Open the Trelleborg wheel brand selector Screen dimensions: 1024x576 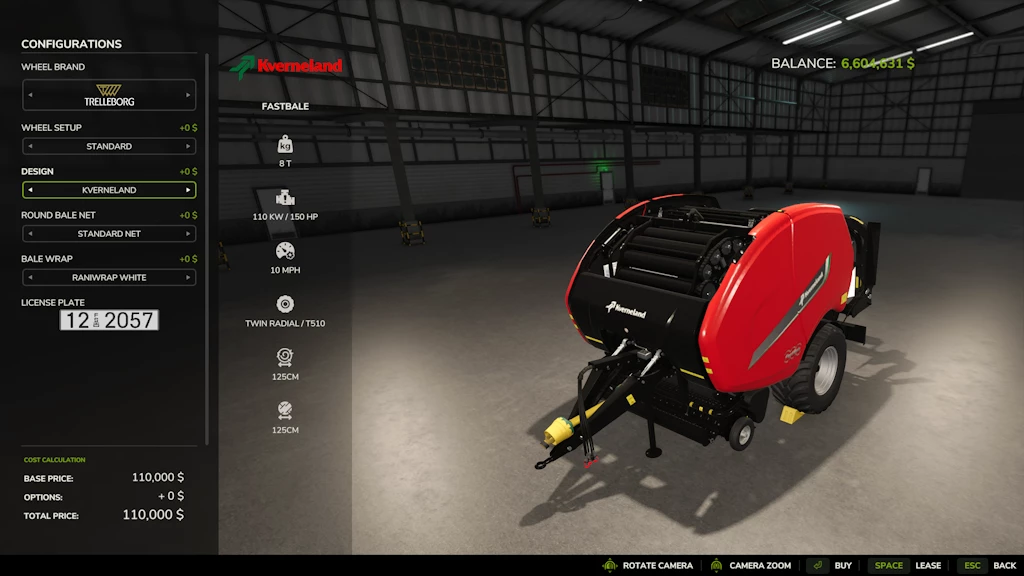pos(109,96)
